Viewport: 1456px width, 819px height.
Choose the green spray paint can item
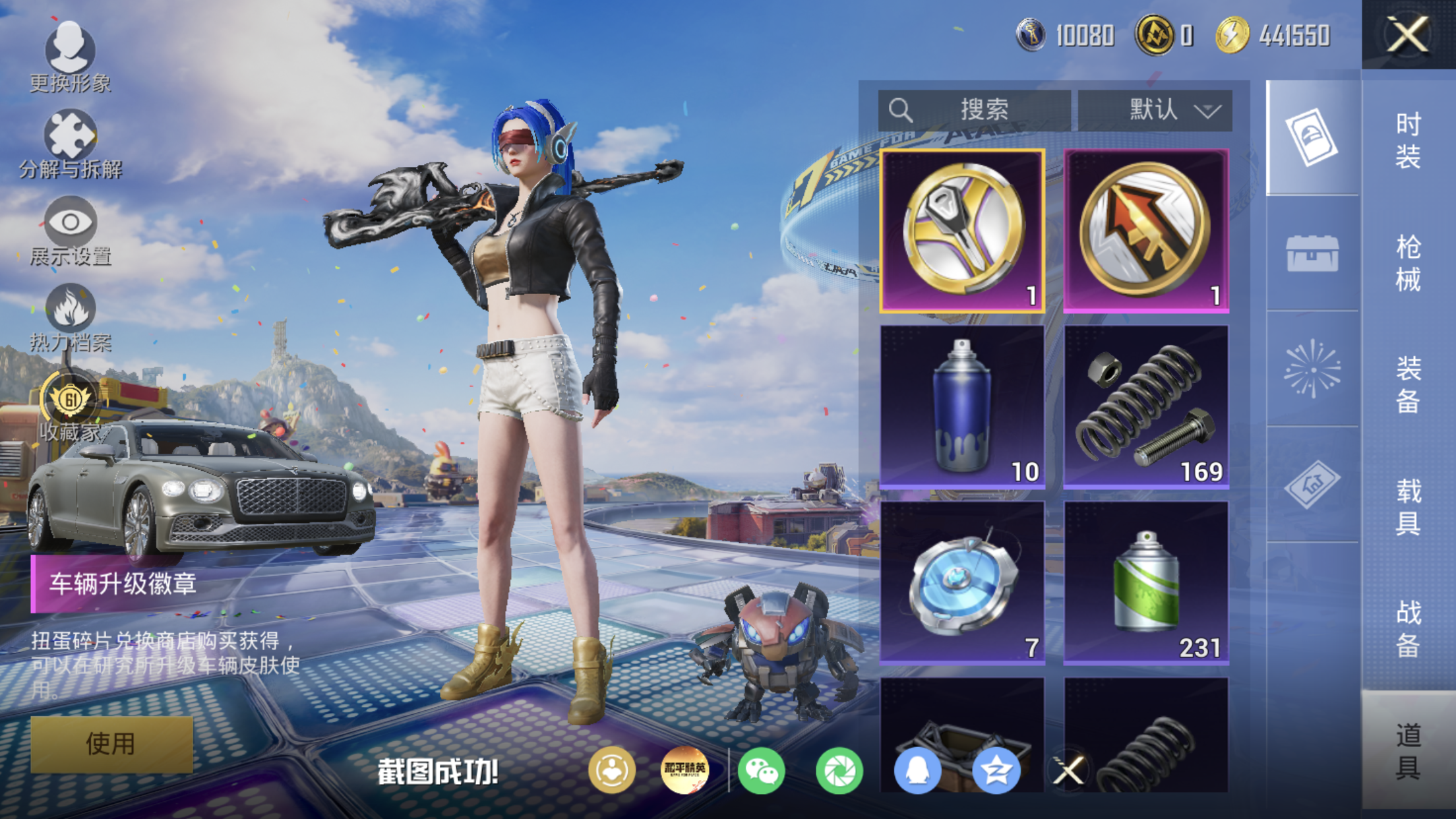pos(1146,582)
